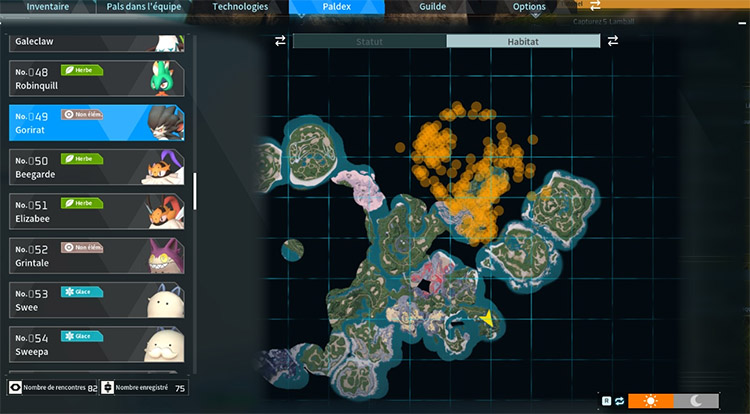Choose No.048 Robinquill entry
Image resolution: width=750 pixels, height=414 pixels.
(100, 78)
